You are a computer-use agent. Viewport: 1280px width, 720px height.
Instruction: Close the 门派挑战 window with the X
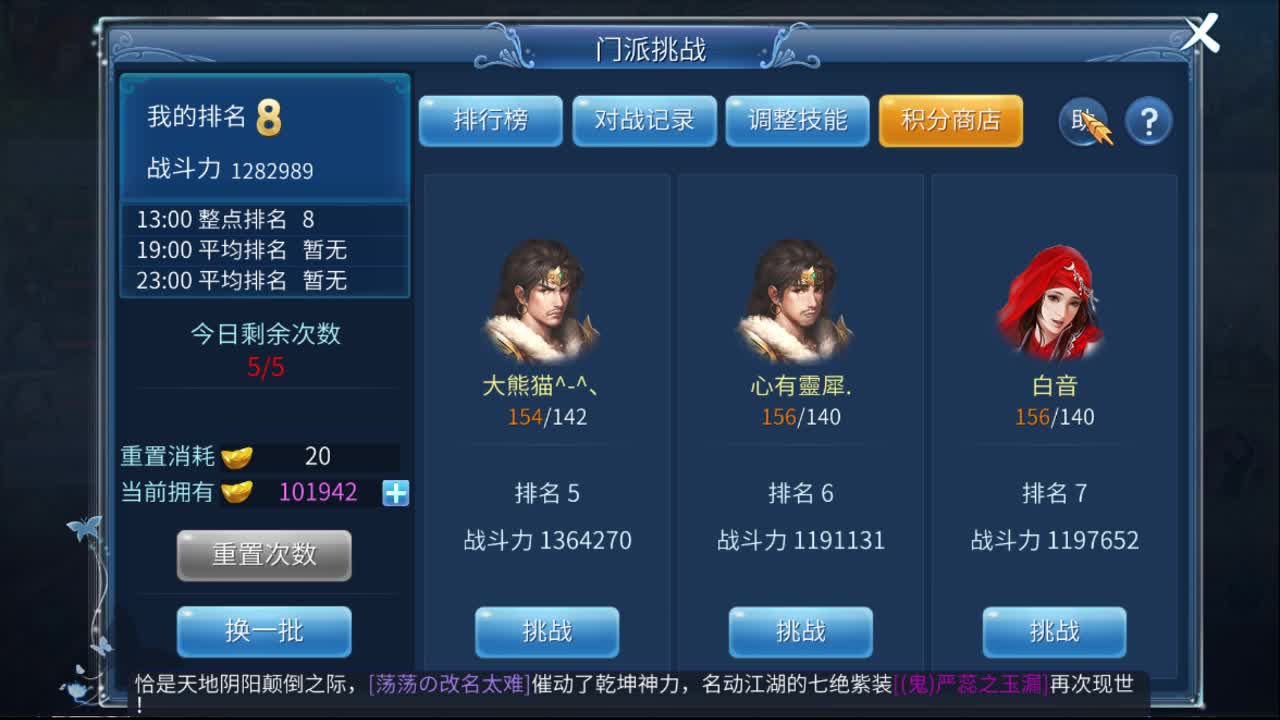pyautogui.click(x=1200, y=32)
